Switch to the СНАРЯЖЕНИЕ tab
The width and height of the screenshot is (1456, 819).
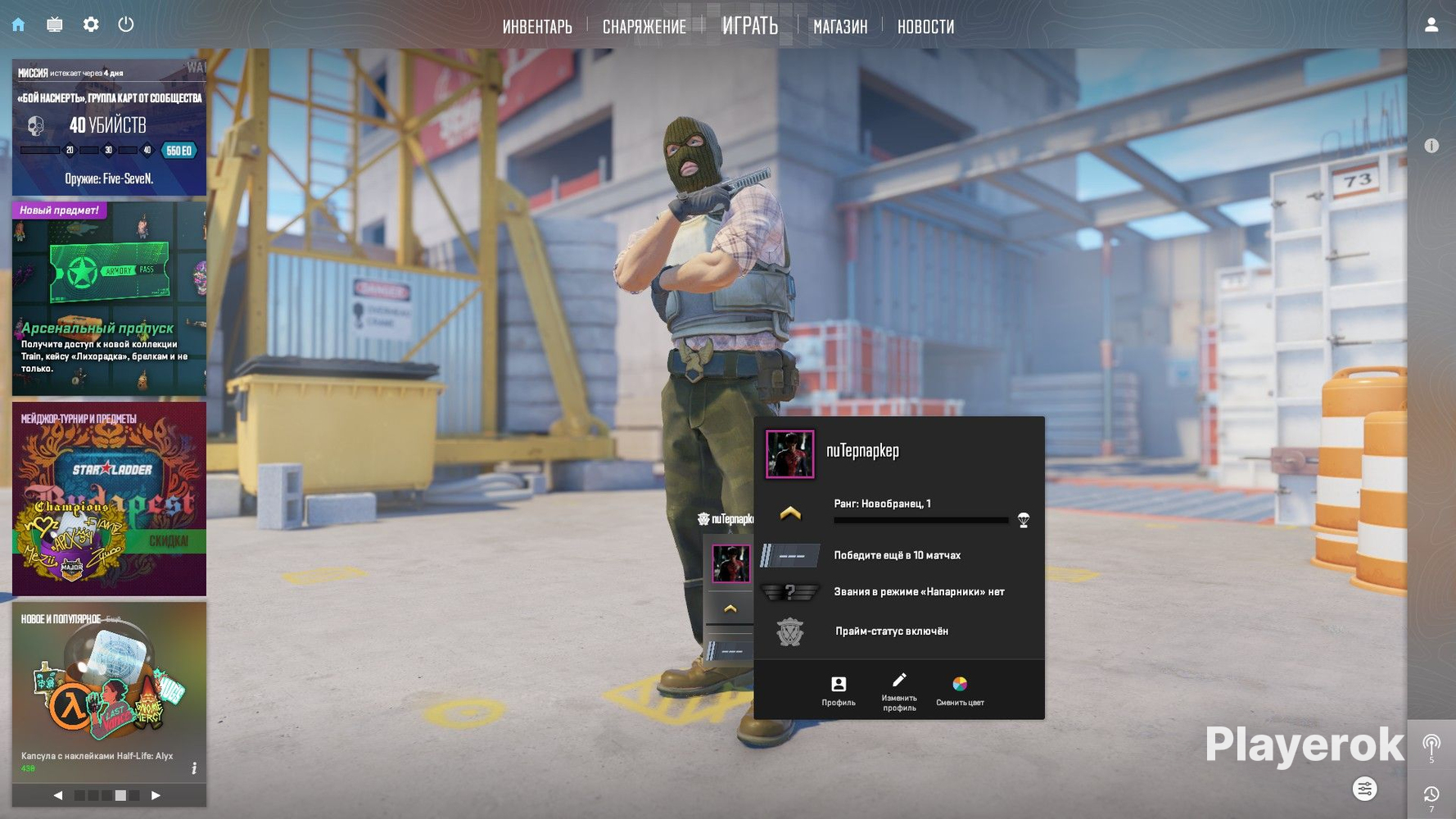click(644, 27)
